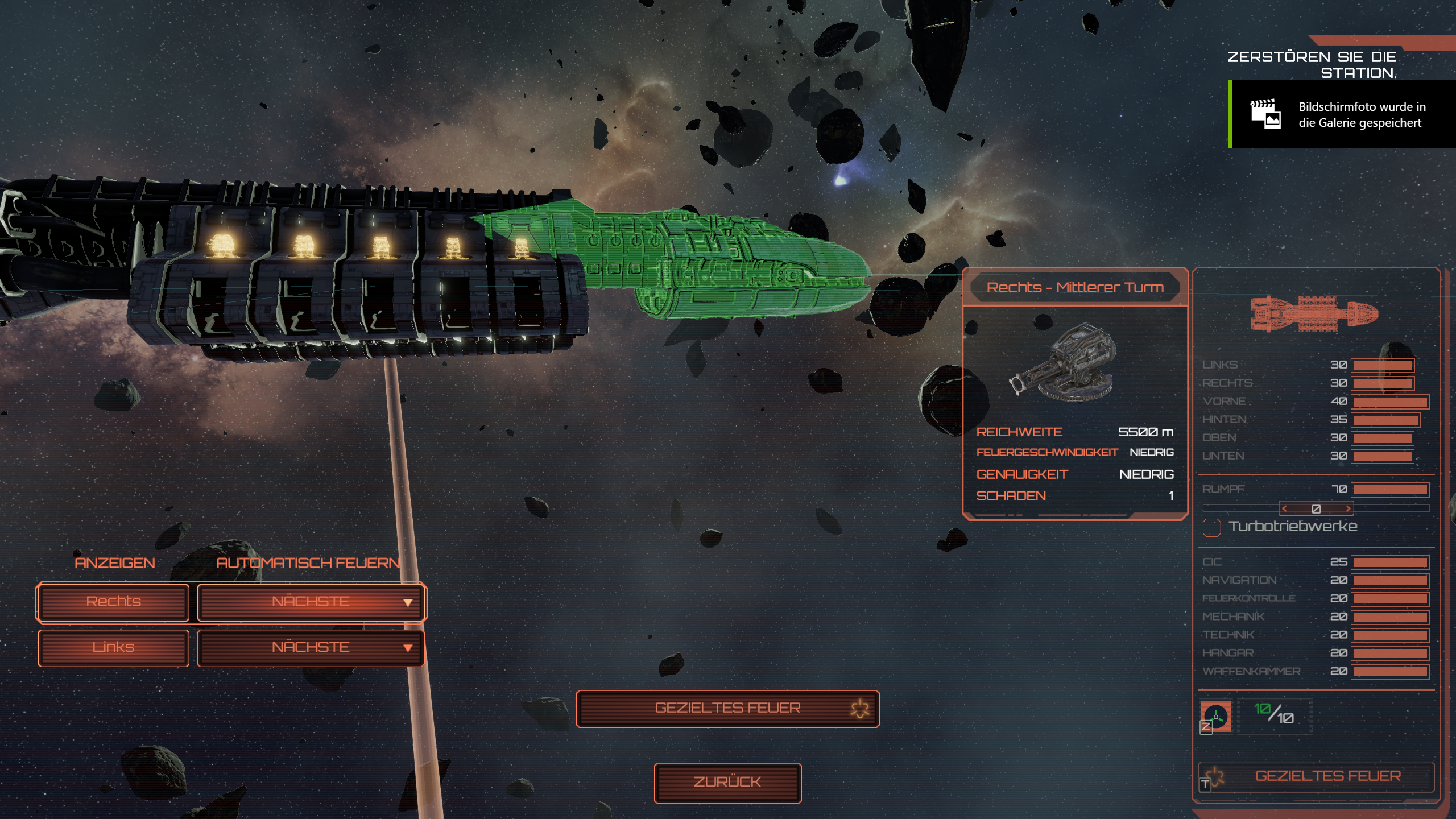This screenshot has height=819, width=1456.
Task: Open the saved screenshot notification
Action: coord(1342,114)
